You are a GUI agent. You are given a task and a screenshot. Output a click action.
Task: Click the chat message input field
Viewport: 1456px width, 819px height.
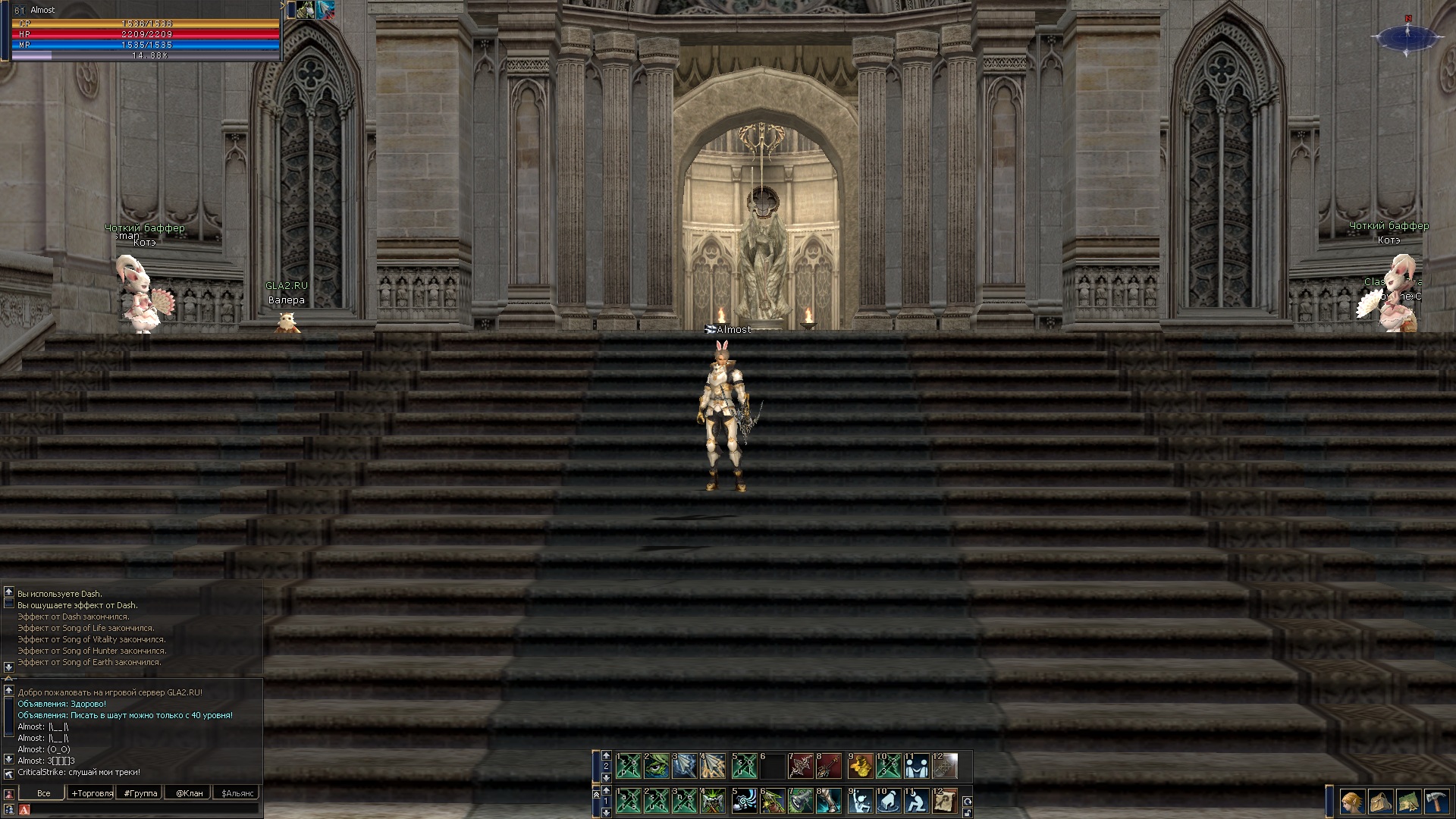pyautogui.click(x=140, y=810)
